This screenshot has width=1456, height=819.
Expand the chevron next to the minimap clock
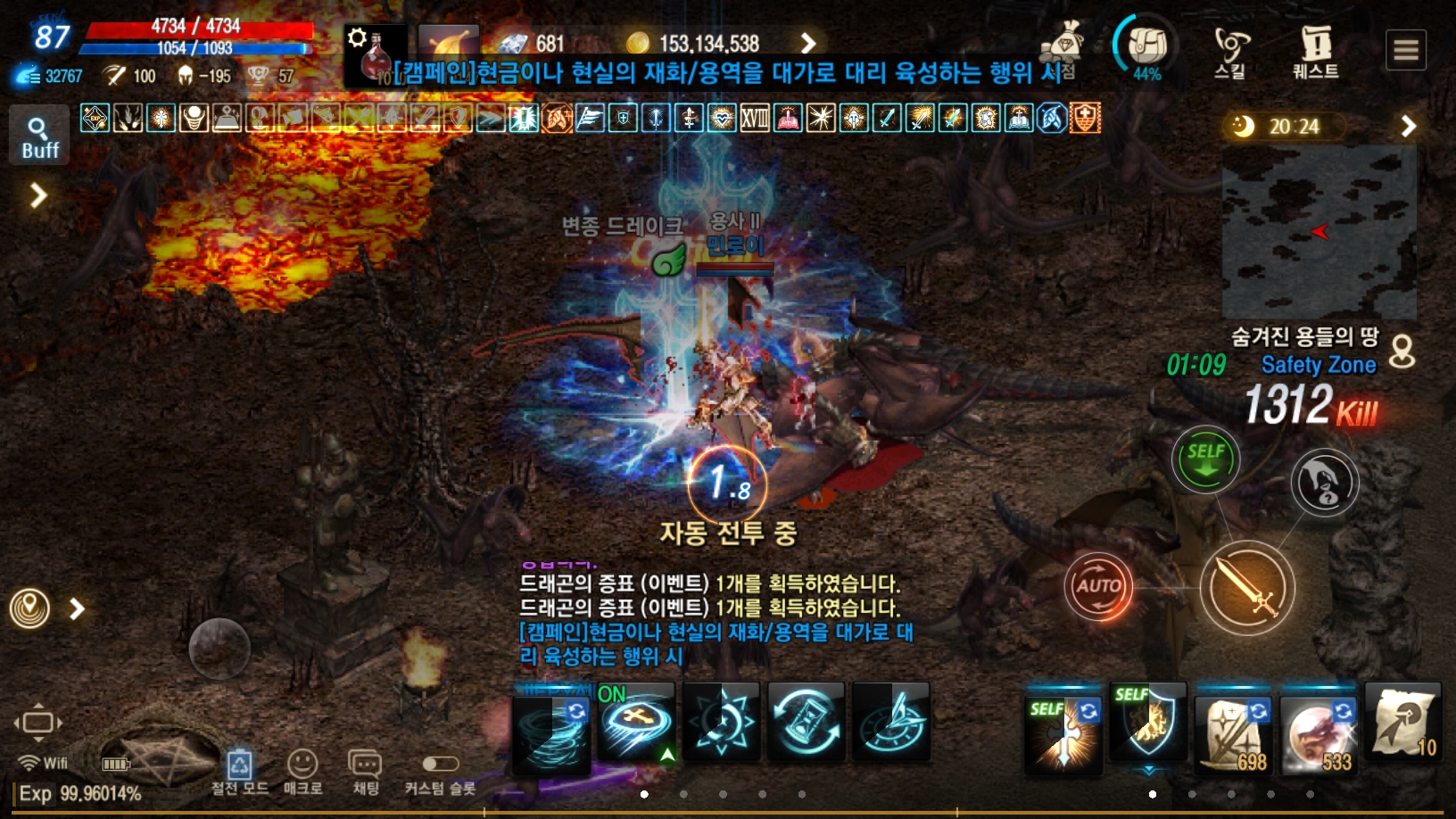[x=1410, y=127]
